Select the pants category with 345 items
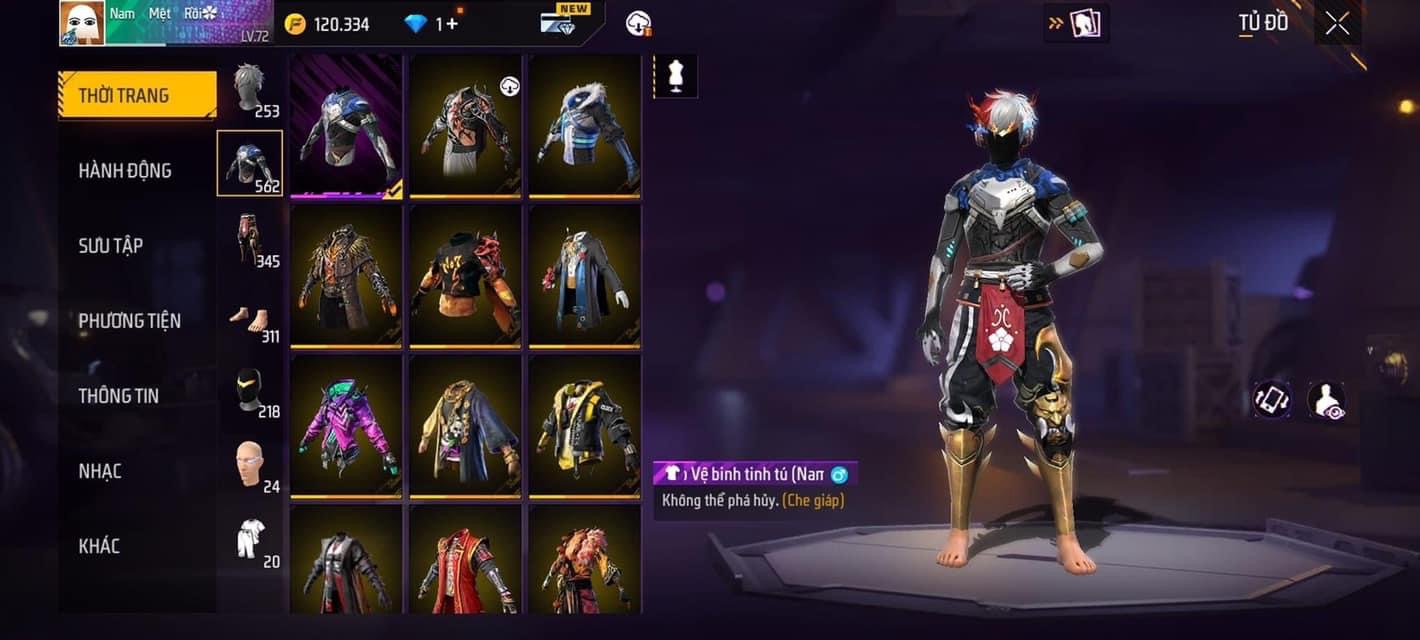 coord(250,239)
